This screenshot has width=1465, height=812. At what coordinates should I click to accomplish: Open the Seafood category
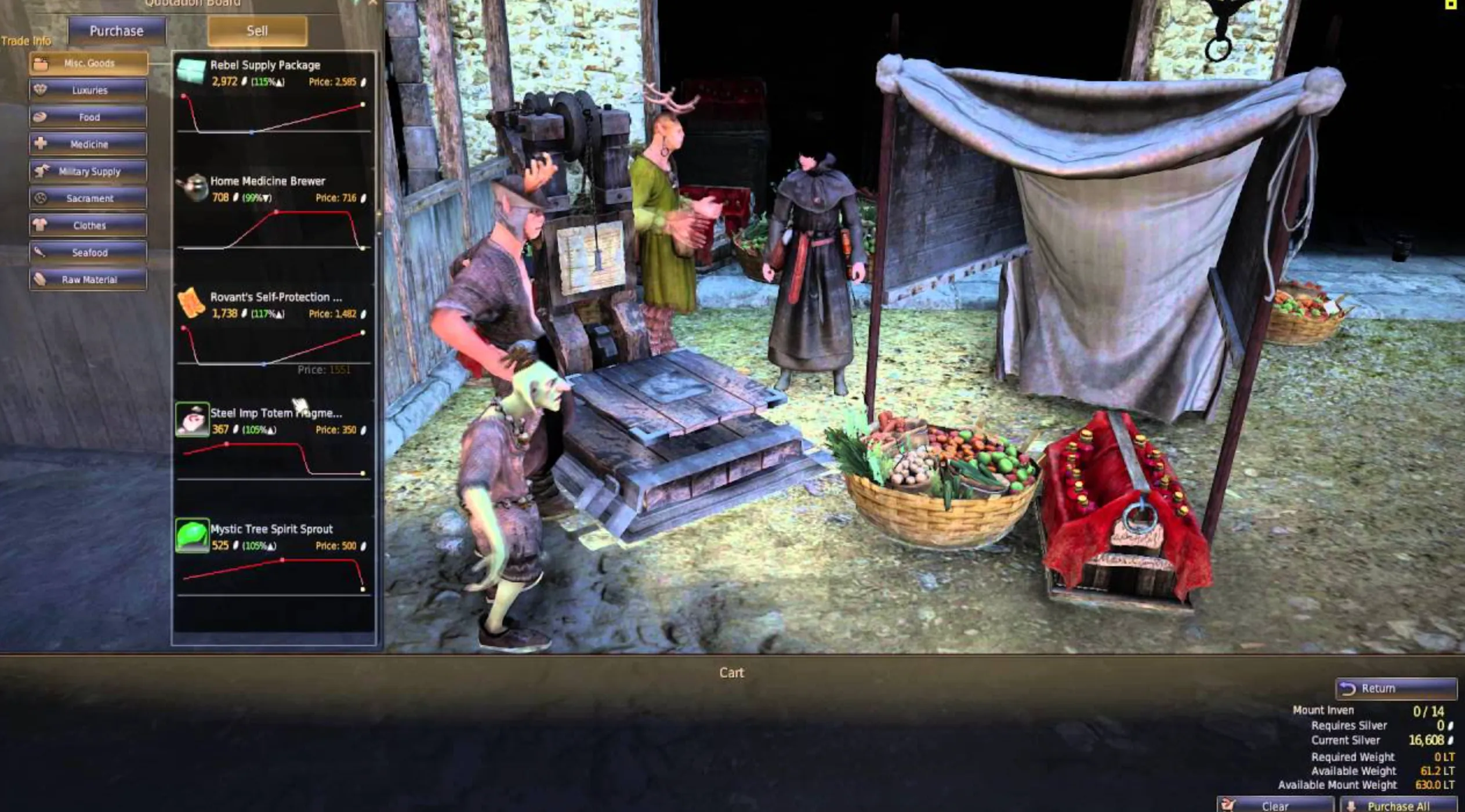pyautogui.click(x=89, y=253)
